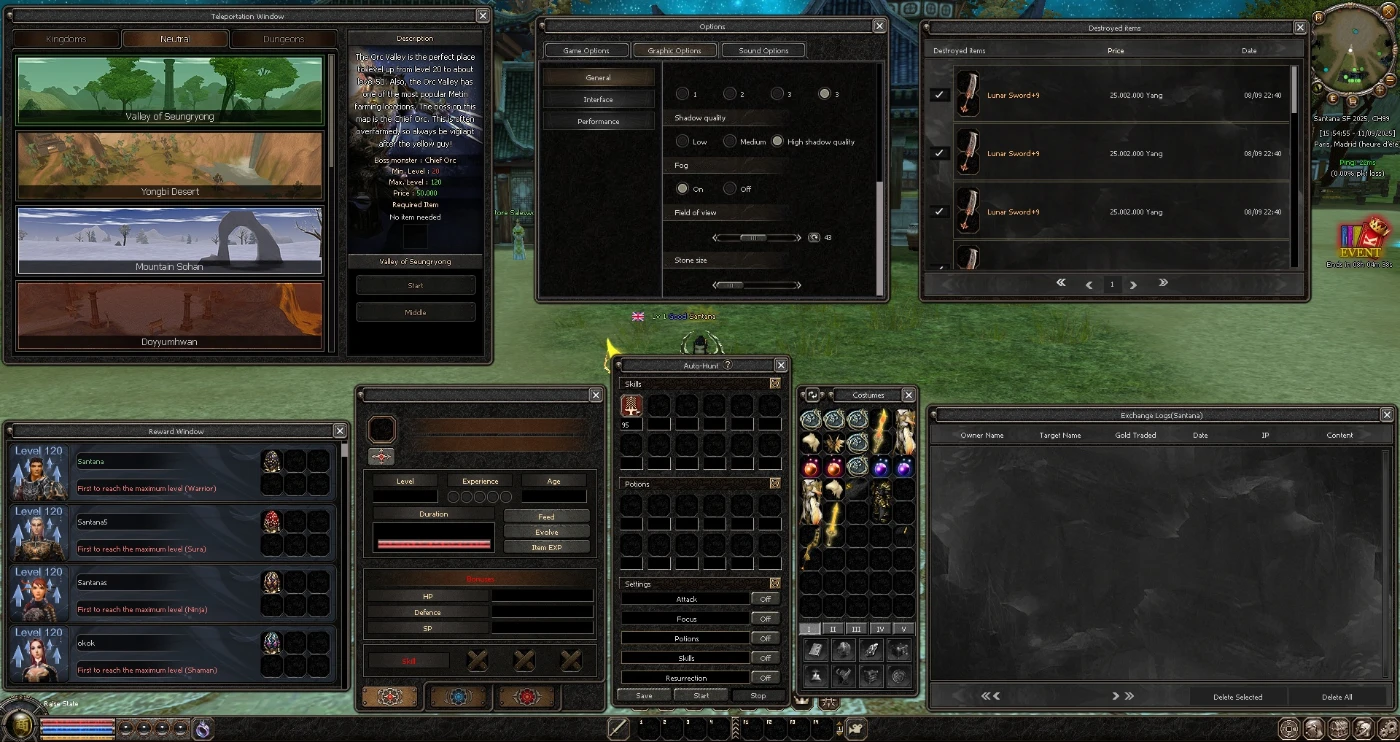Go to next page of destroyed items
The image size is (1400, 742).
click(x=1134, y=285)
